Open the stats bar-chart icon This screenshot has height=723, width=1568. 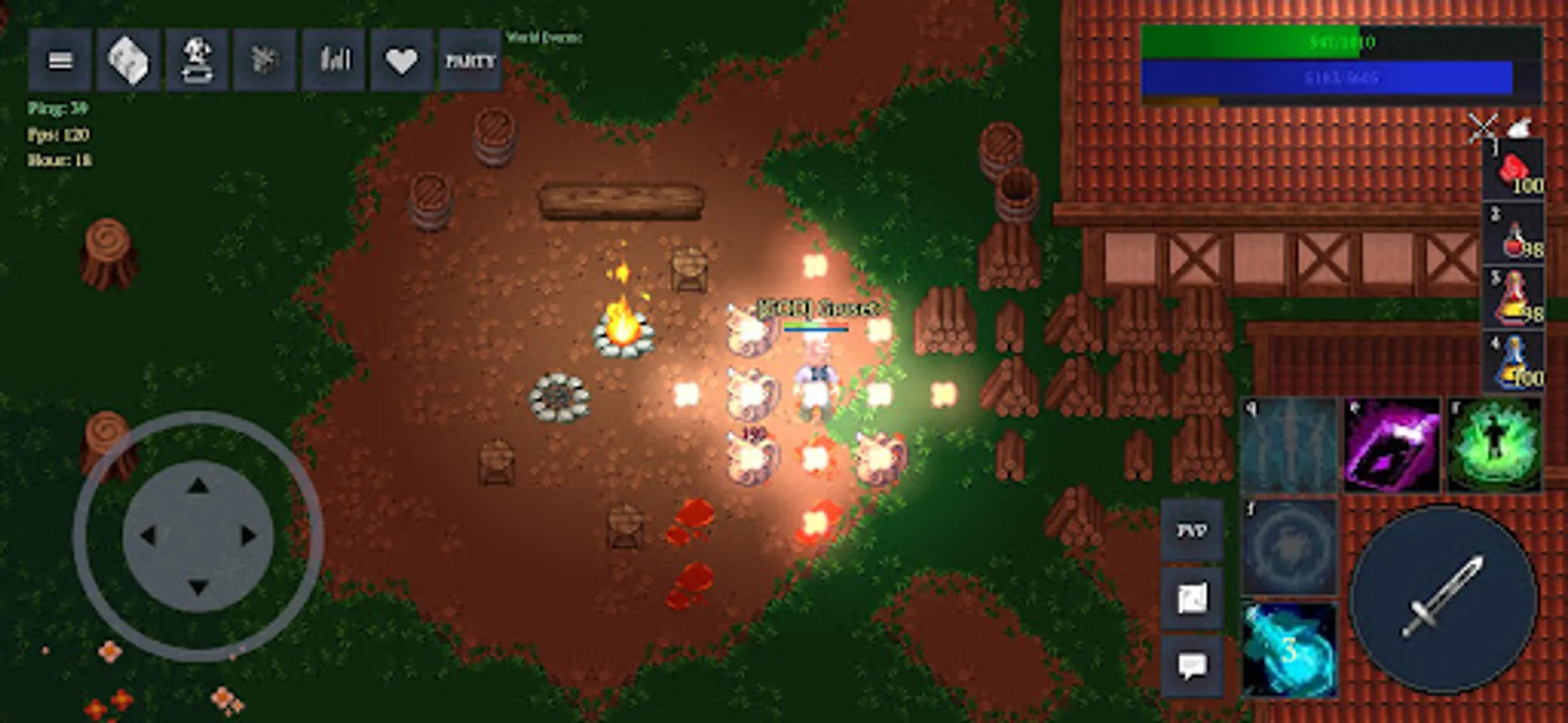coord(333,59)
